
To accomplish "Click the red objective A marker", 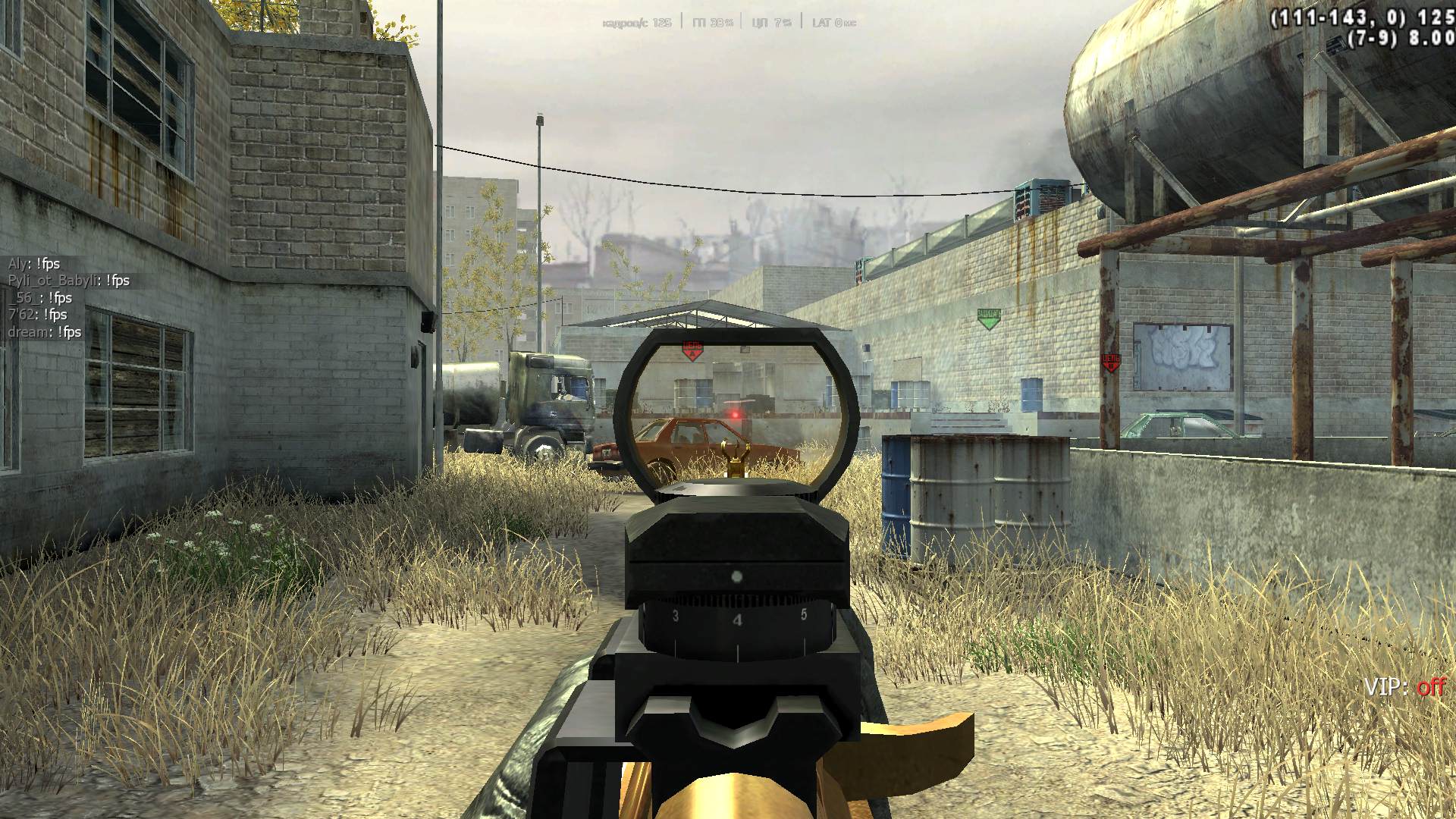I will click(x=692, y=350).
